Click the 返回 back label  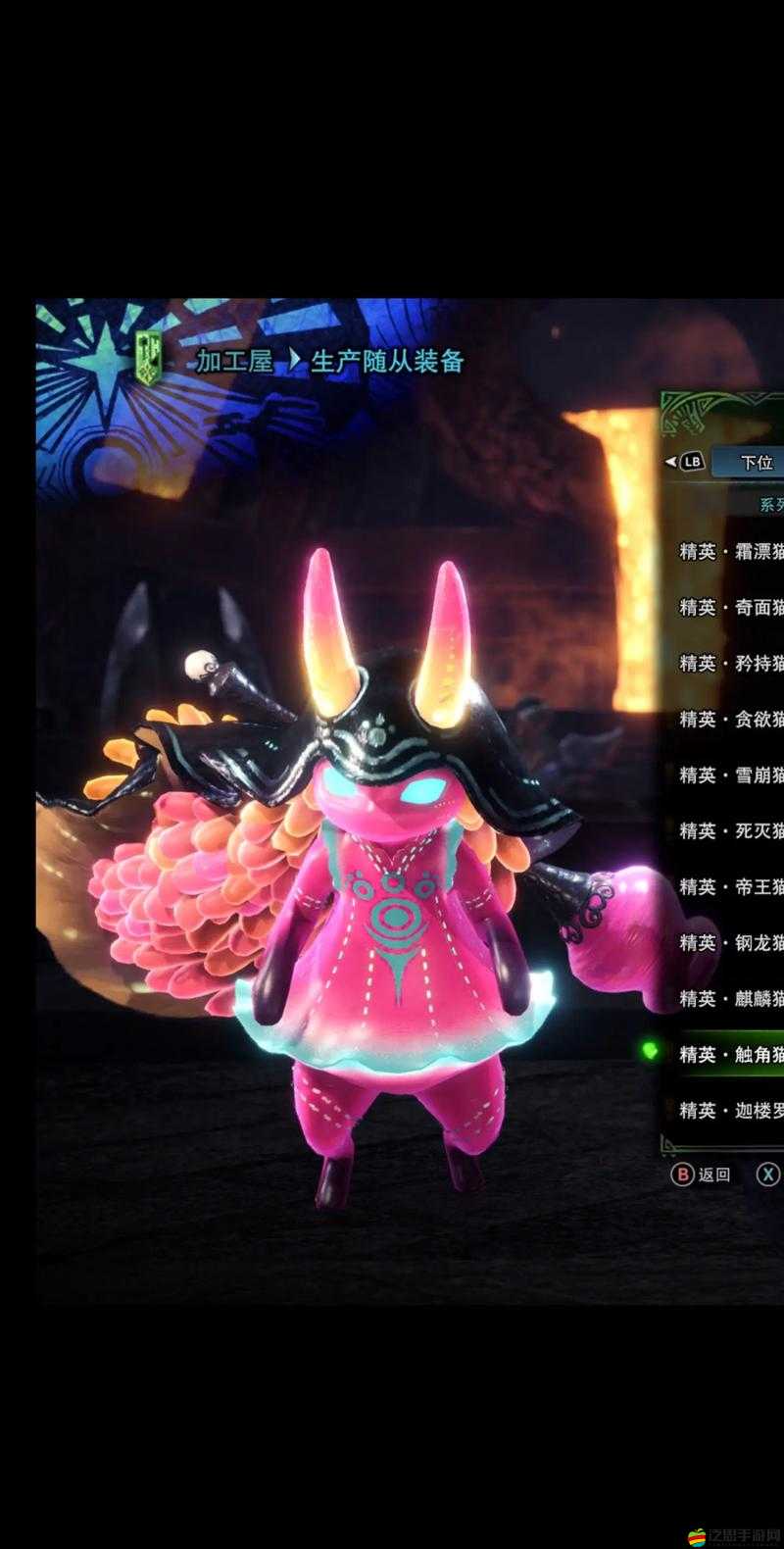(713, 1174)
